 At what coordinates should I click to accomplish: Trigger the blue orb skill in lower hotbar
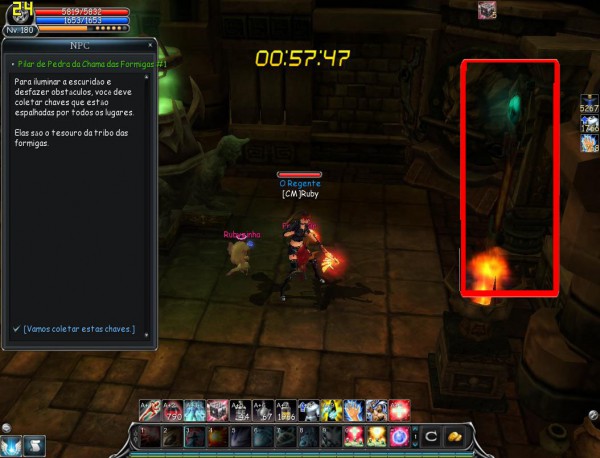(x=400, y=437)
